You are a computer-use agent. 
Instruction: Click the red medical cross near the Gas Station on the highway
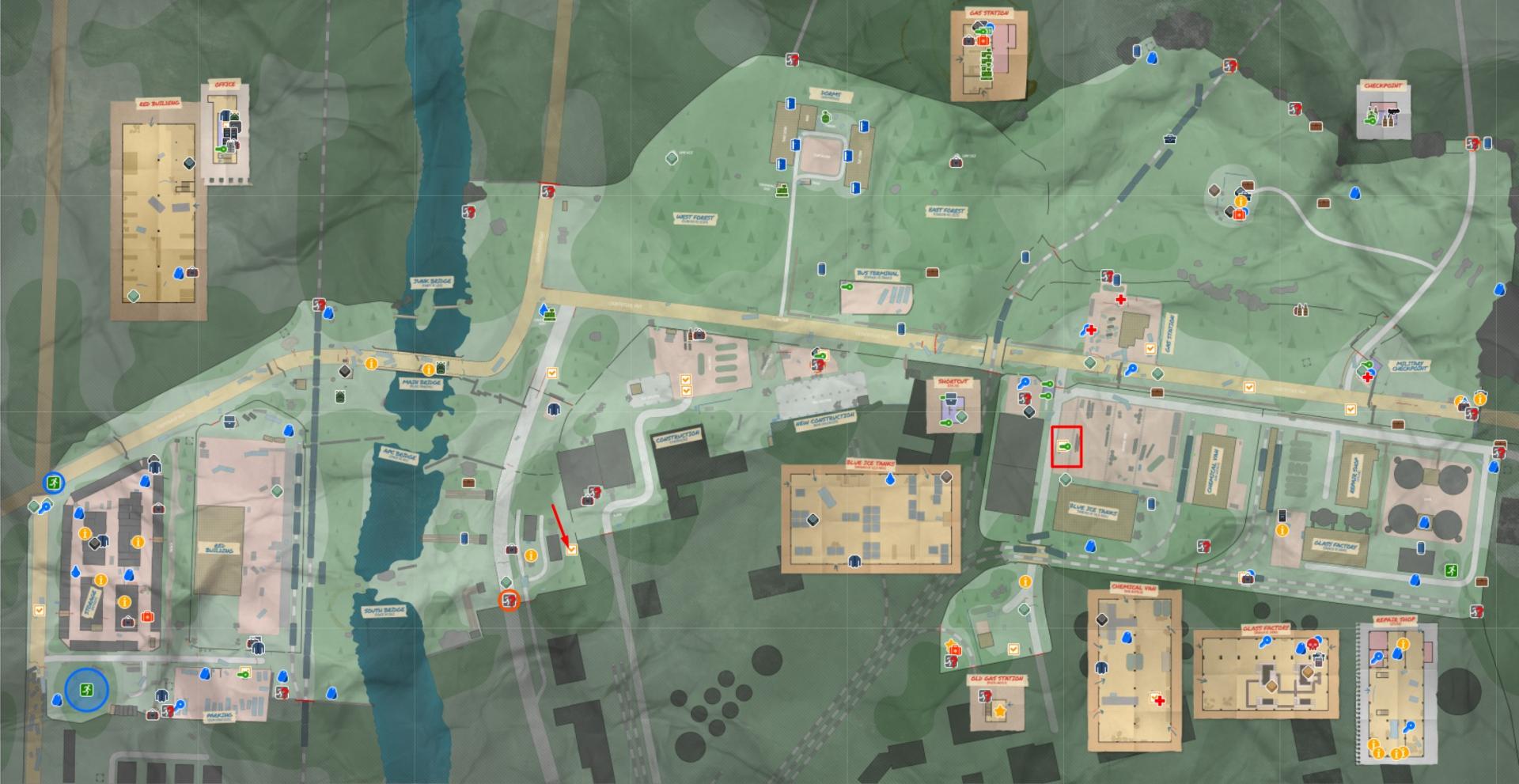pos(1121,301)
